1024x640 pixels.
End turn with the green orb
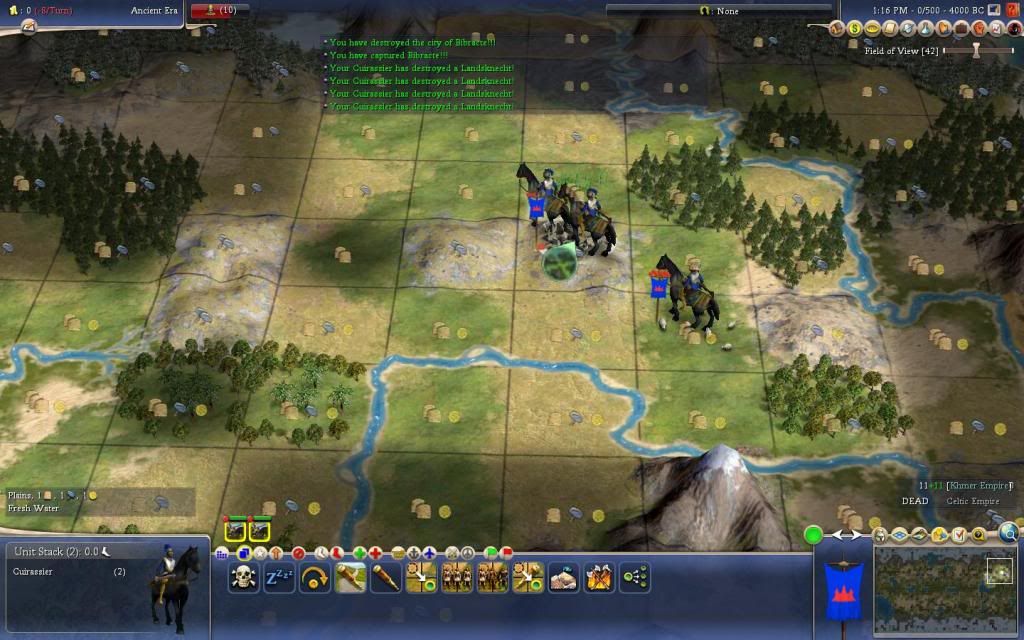(x=814, y=535)
